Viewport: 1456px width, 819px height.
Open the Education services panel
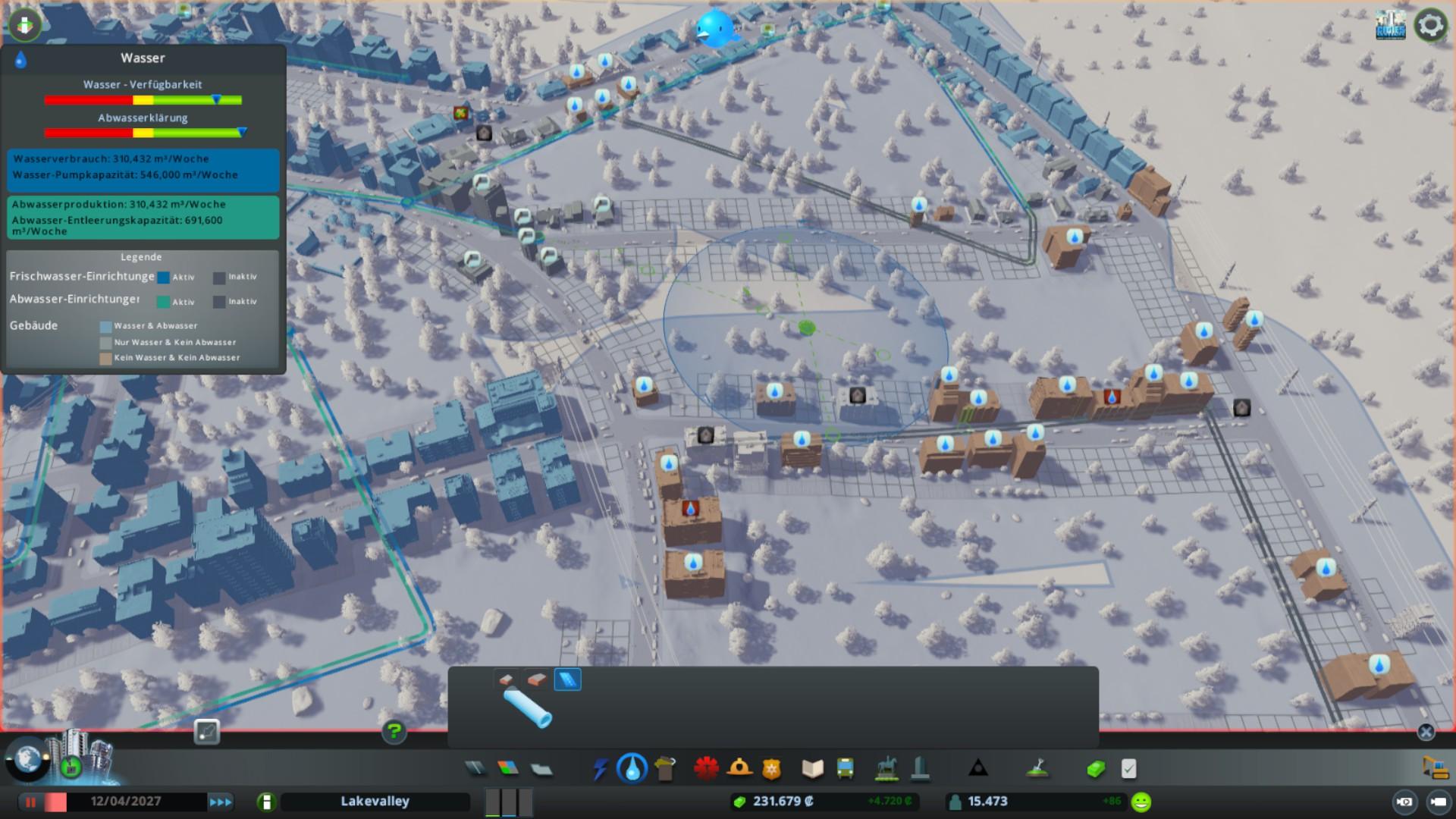coord(812,768)
